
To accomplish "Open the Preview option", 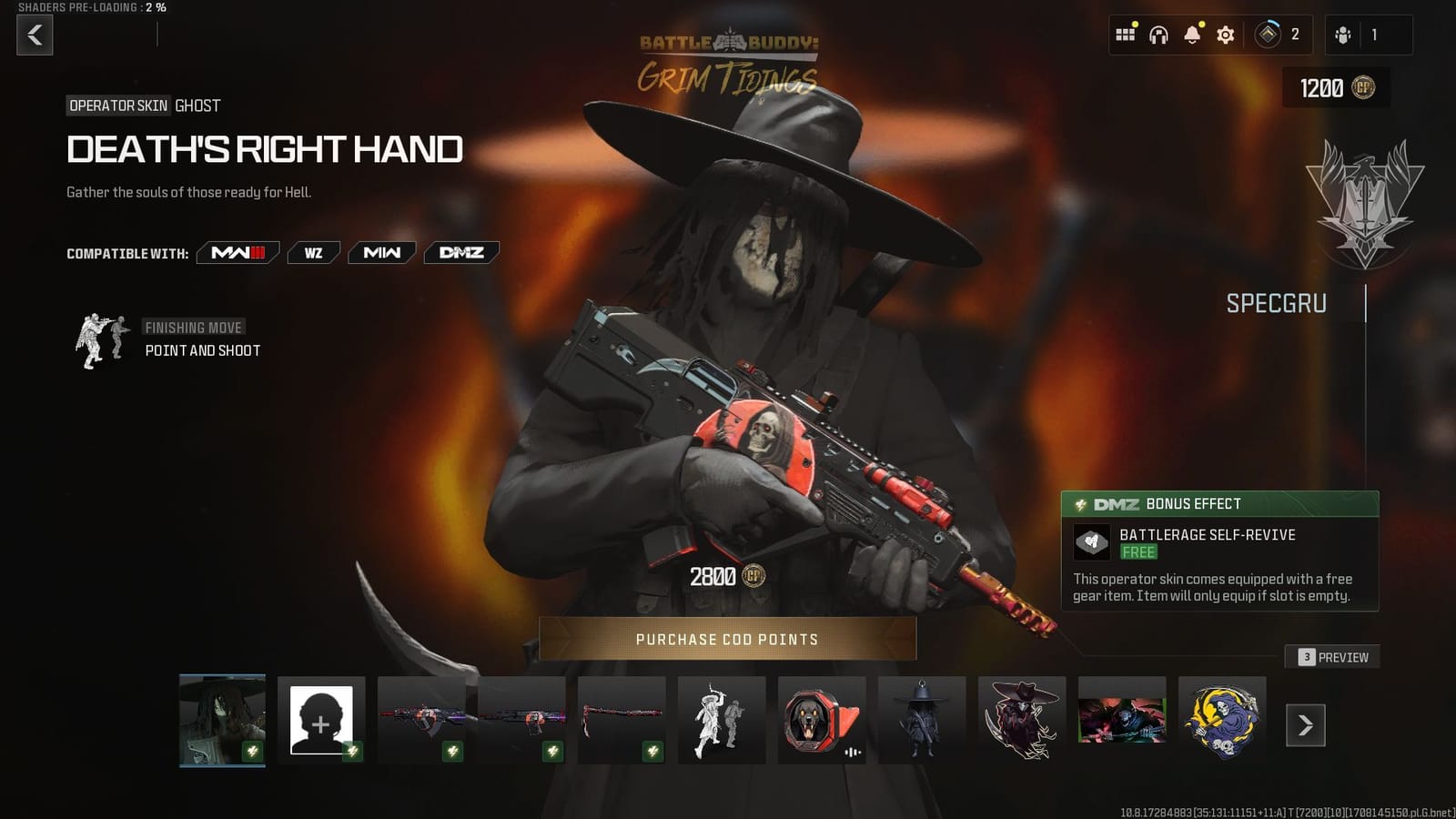I will pyautogui.click(x=1332, y=656).
